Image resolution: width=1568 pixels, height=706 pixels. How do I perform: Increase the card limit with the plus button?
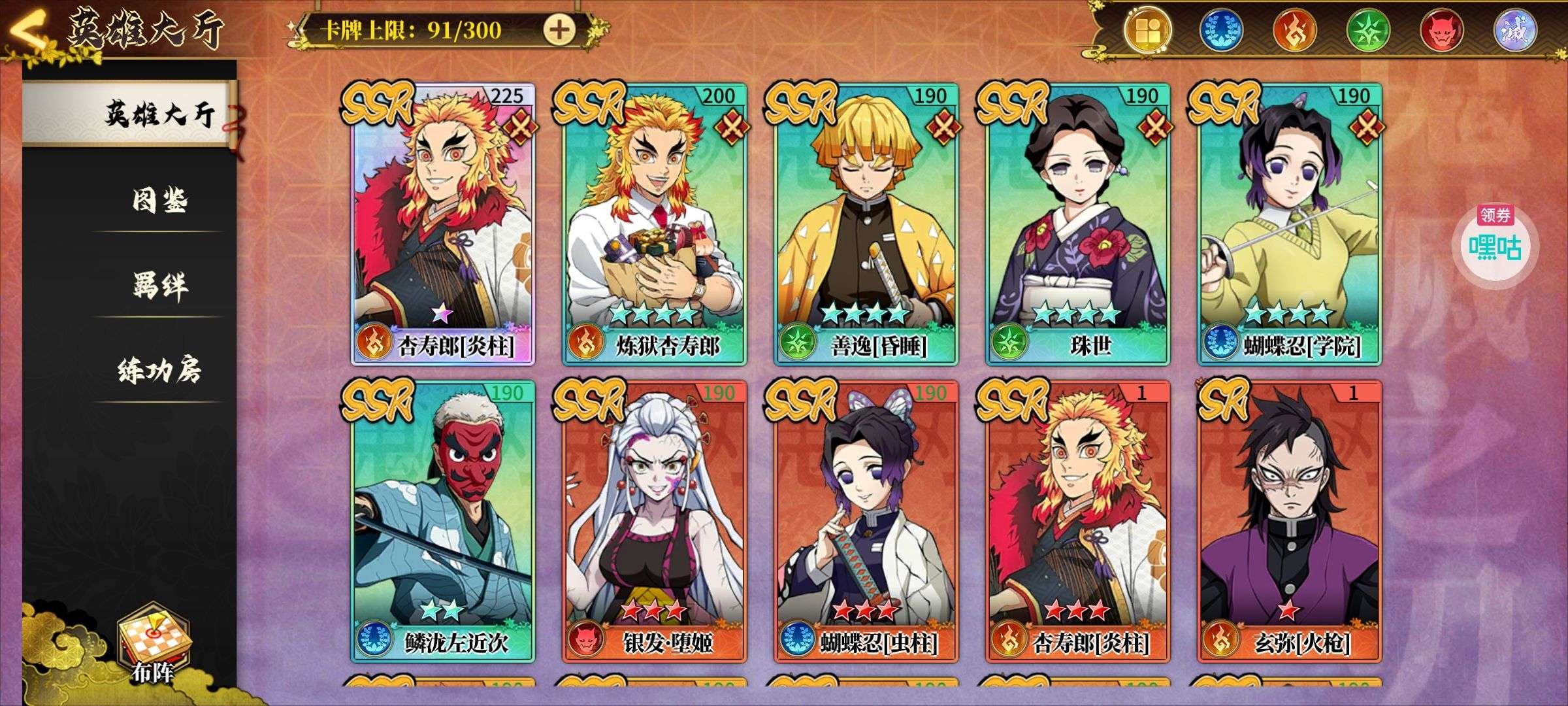(x=560, y=29)
